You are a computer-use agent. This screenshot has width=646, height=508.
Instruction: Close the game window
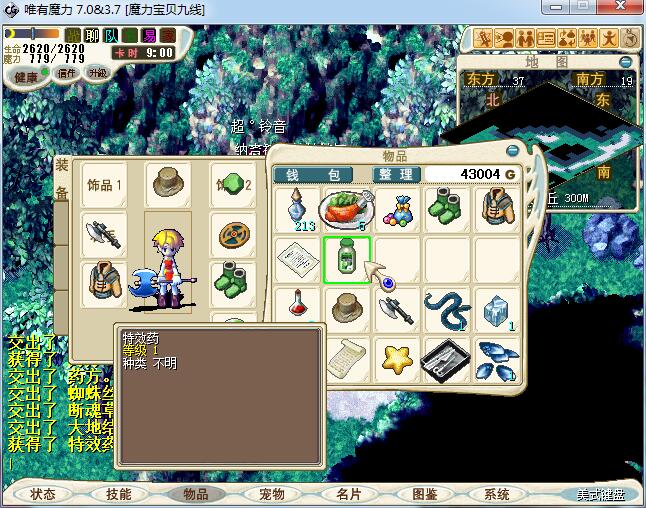click(x=625, y=10)
